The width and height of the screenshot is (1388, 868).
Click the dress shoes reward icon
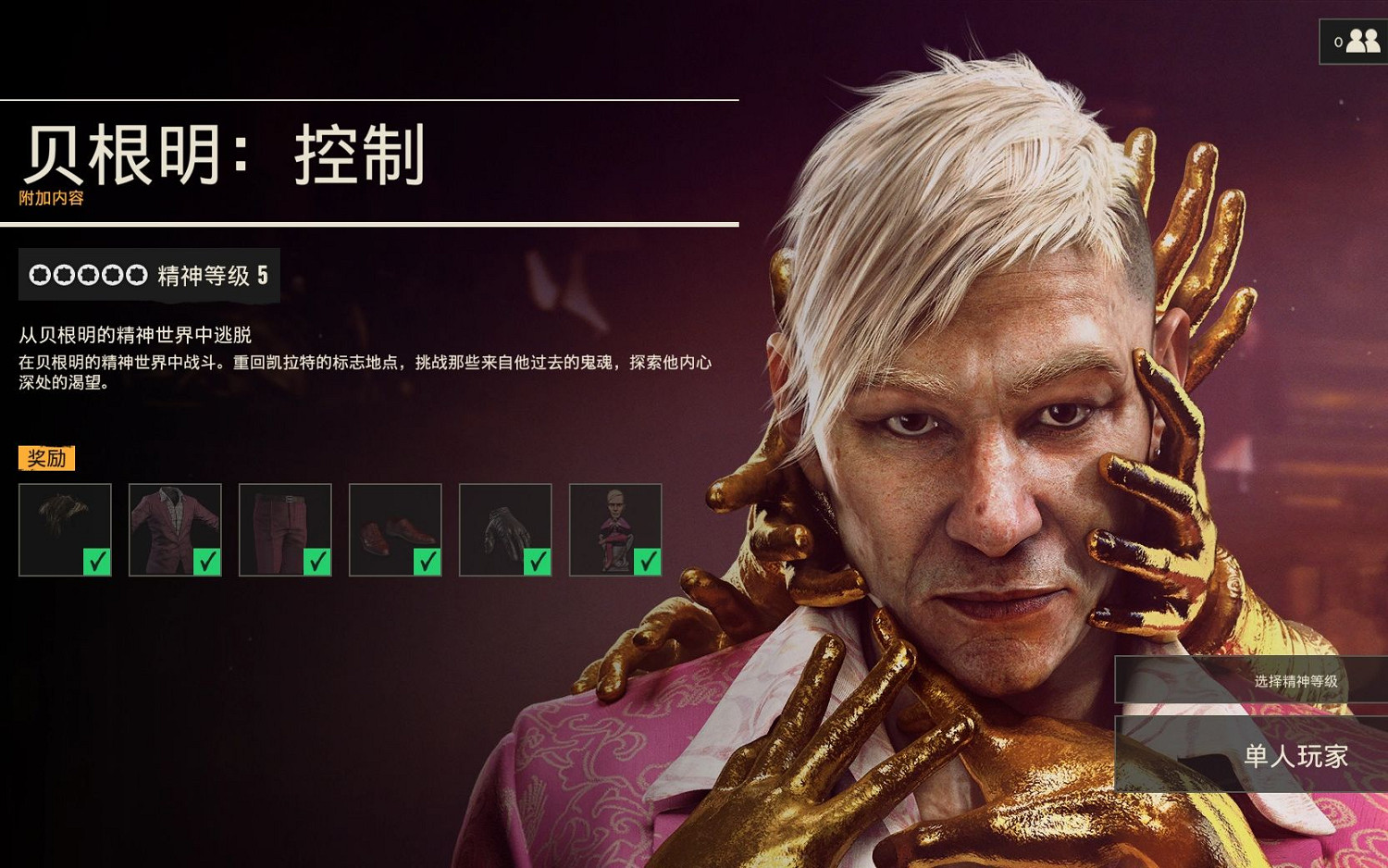[x=395, y=526]
